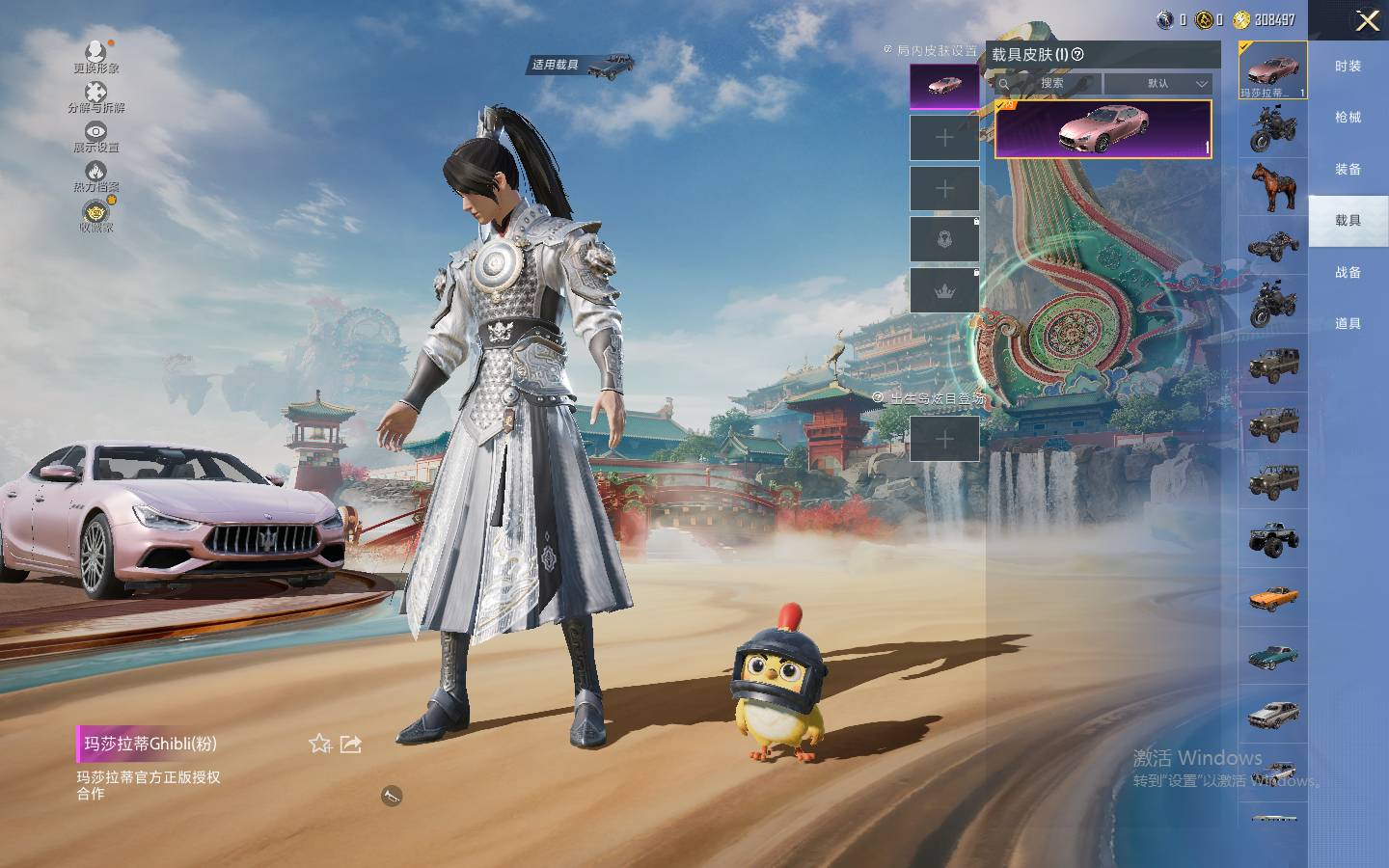Screen dimensions: 1389x868
Task: Open the 热力档案 flame icon
Action: 95,176
